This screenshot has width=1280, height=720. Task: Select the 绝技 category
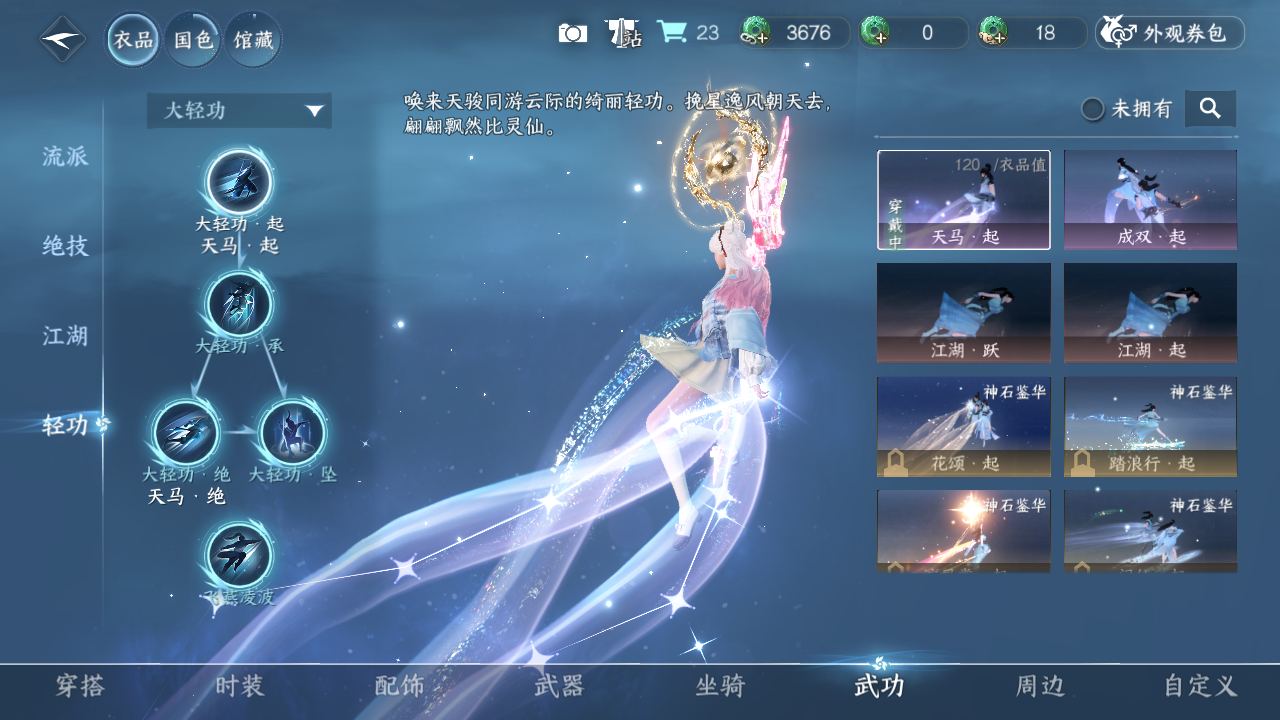click(x=66, y=246)
